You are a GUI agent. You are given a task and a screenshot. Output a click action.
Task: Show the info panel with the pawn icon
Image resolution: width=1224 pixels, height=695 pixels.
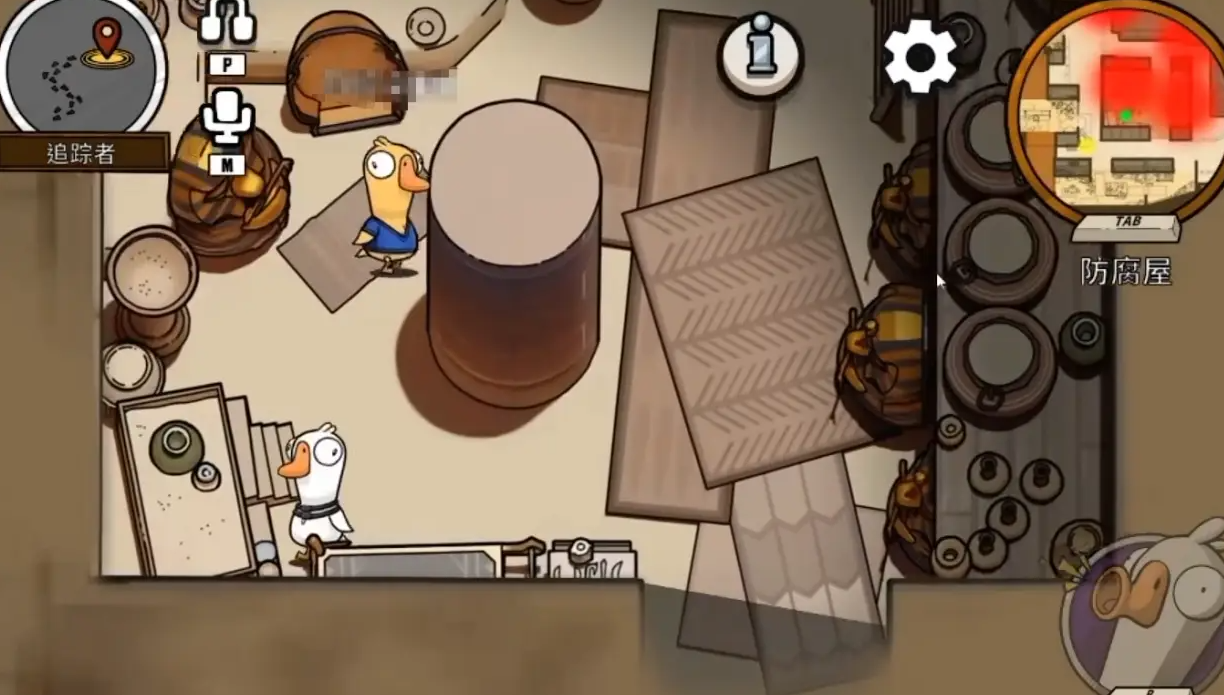[x=761, y=55]
